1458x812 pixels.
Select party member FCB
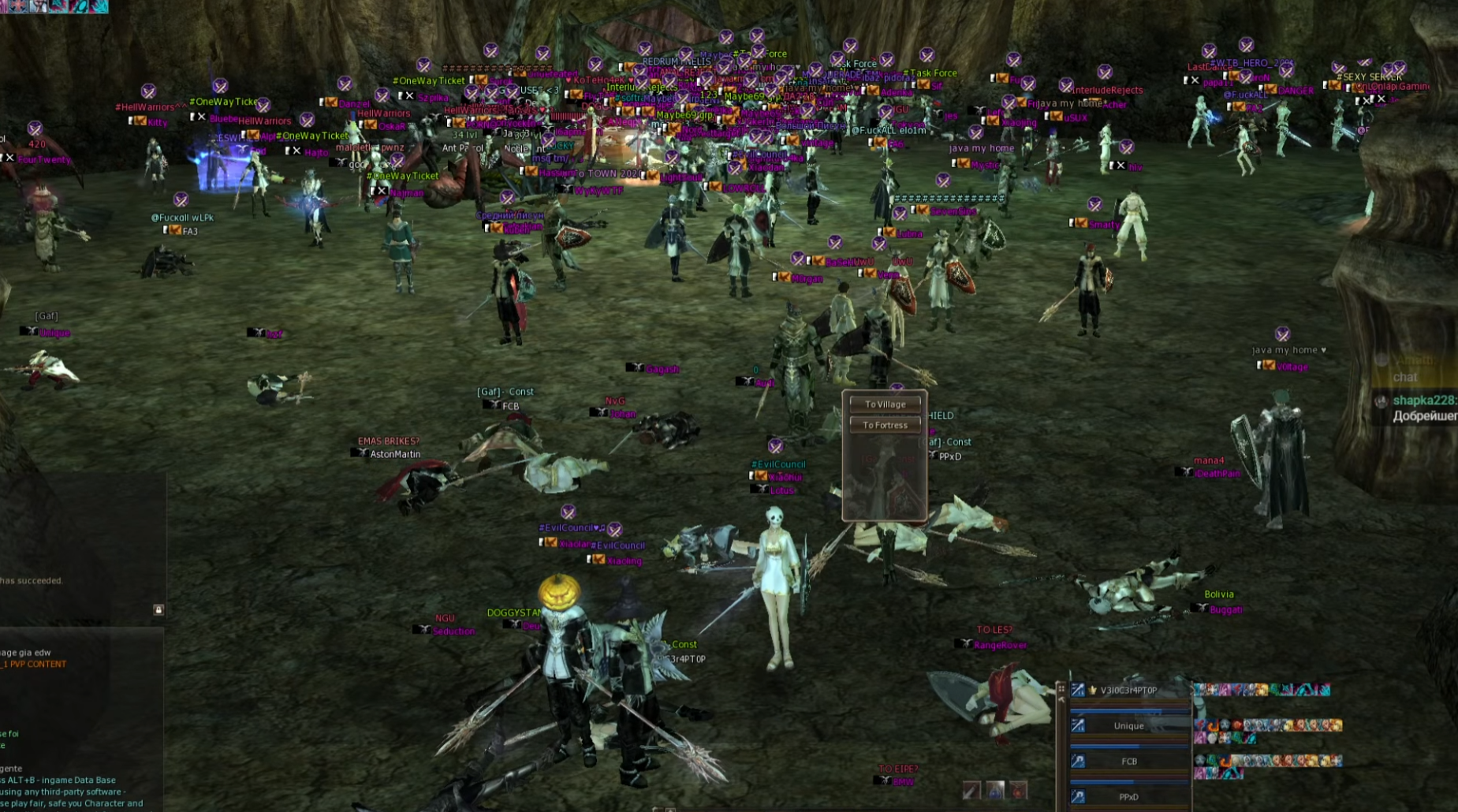click(x=1128, y=762)
